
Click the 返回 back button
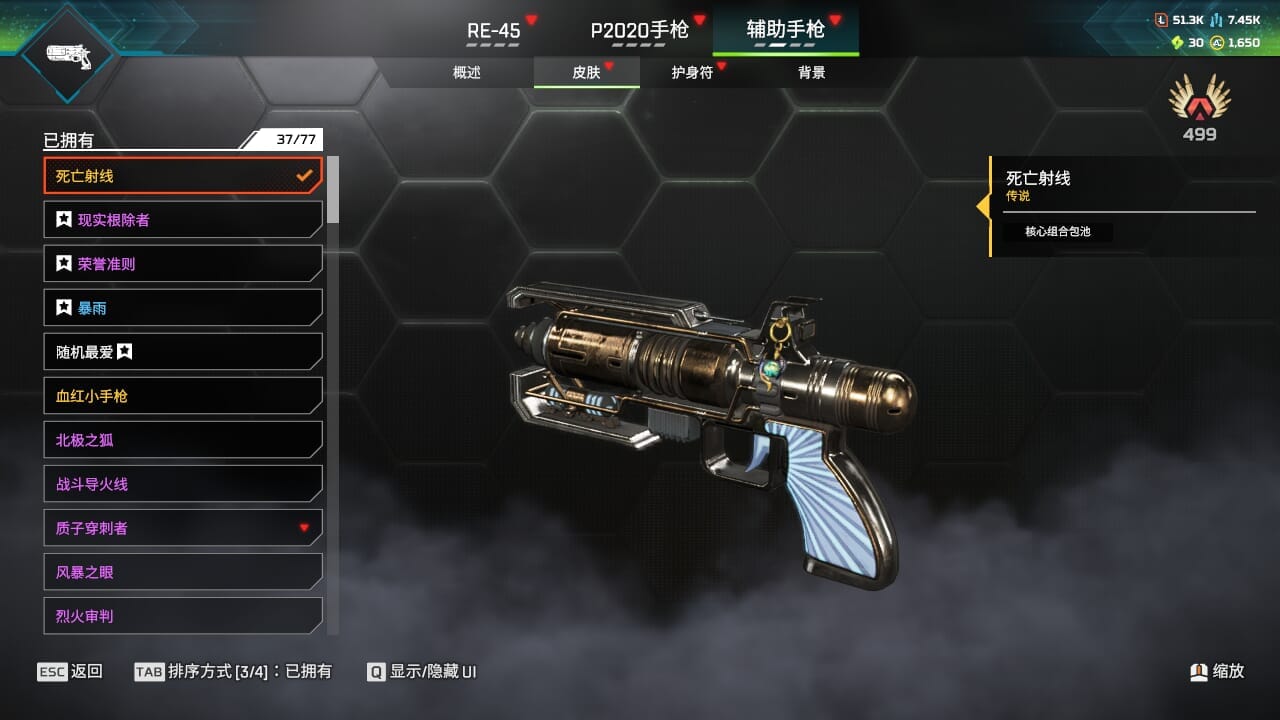tap(70, 672)
